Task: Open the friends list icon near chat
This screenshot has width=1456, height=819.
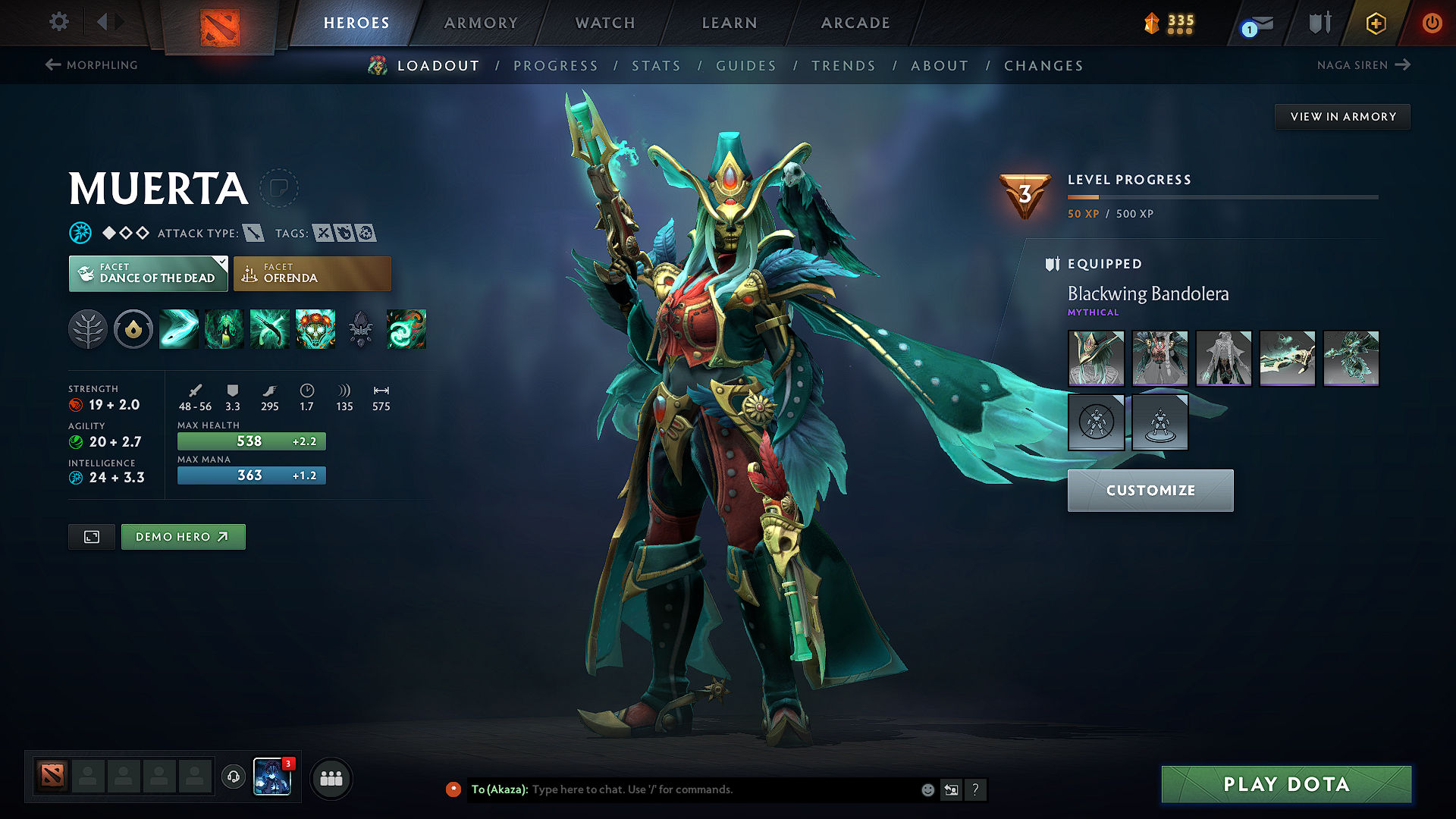Action: click(x=330, y=778)
